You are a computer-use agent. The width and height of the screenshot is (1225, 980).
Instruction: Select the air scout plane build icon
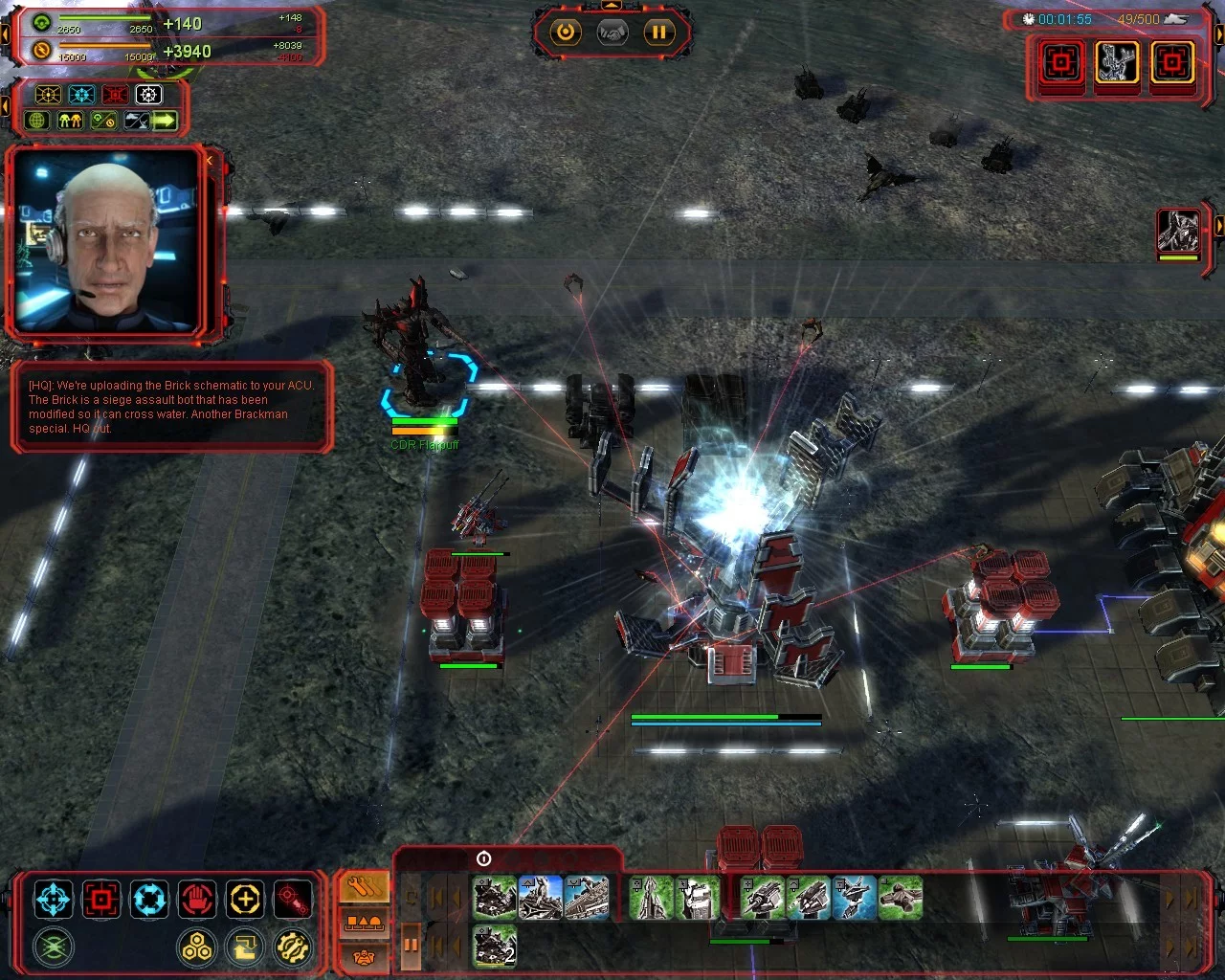(900, 900)
